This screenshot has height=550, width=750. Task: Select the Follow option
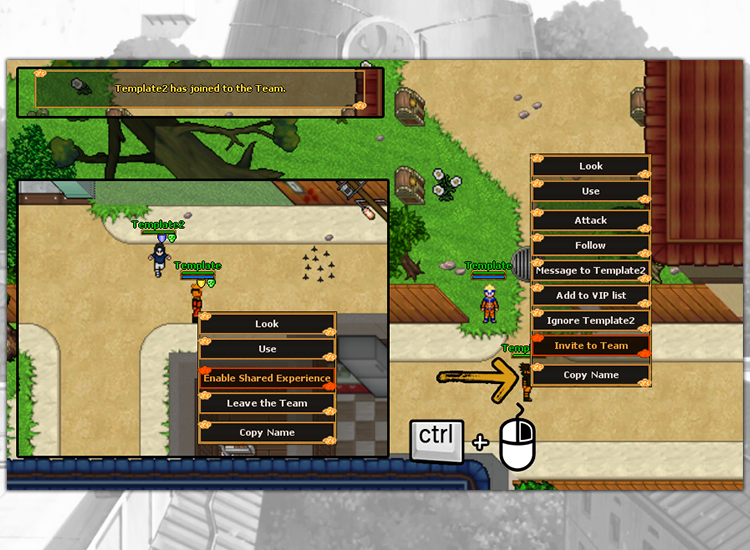(x=591, y=245)
